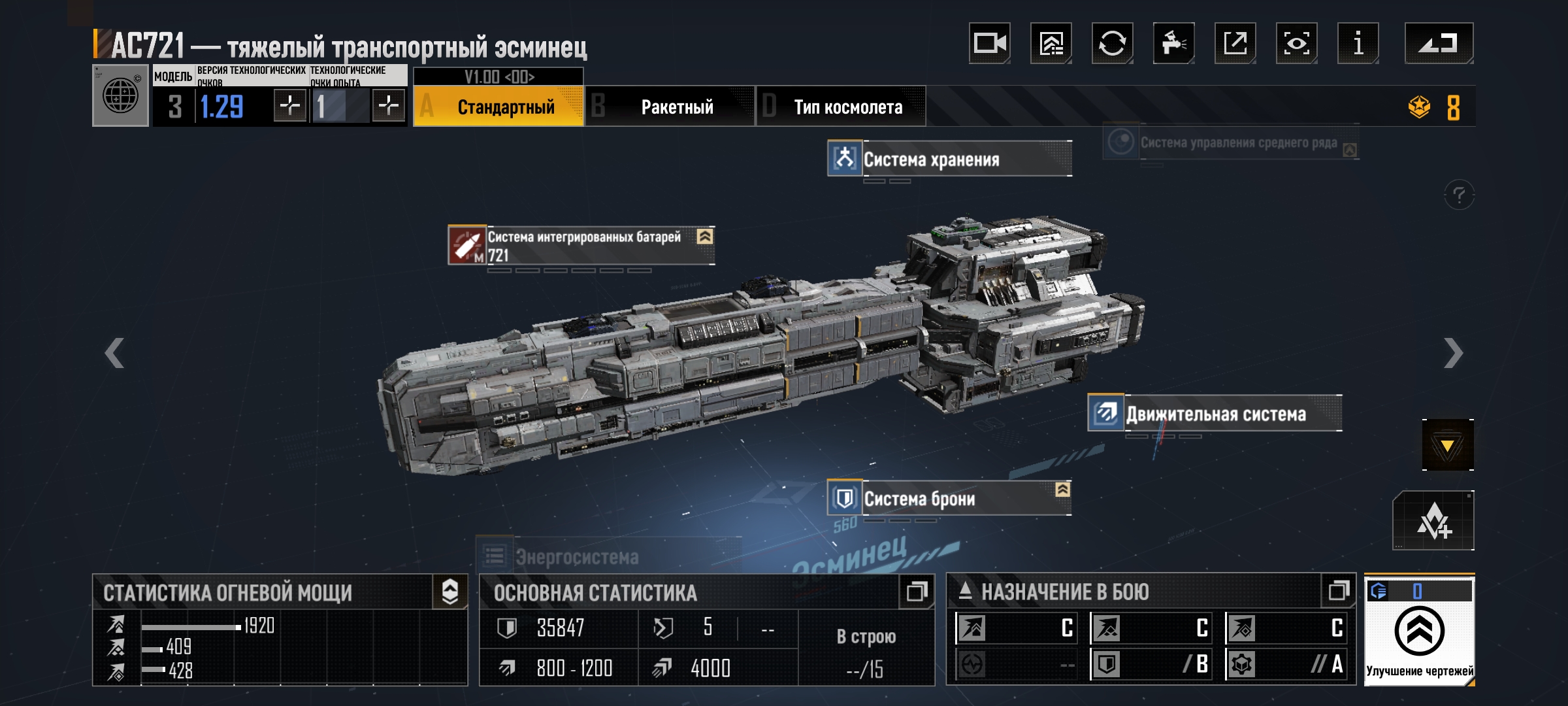Open the spray paint skin option
Viewport: 1568px width, 706px height.
coord(1173,44)
